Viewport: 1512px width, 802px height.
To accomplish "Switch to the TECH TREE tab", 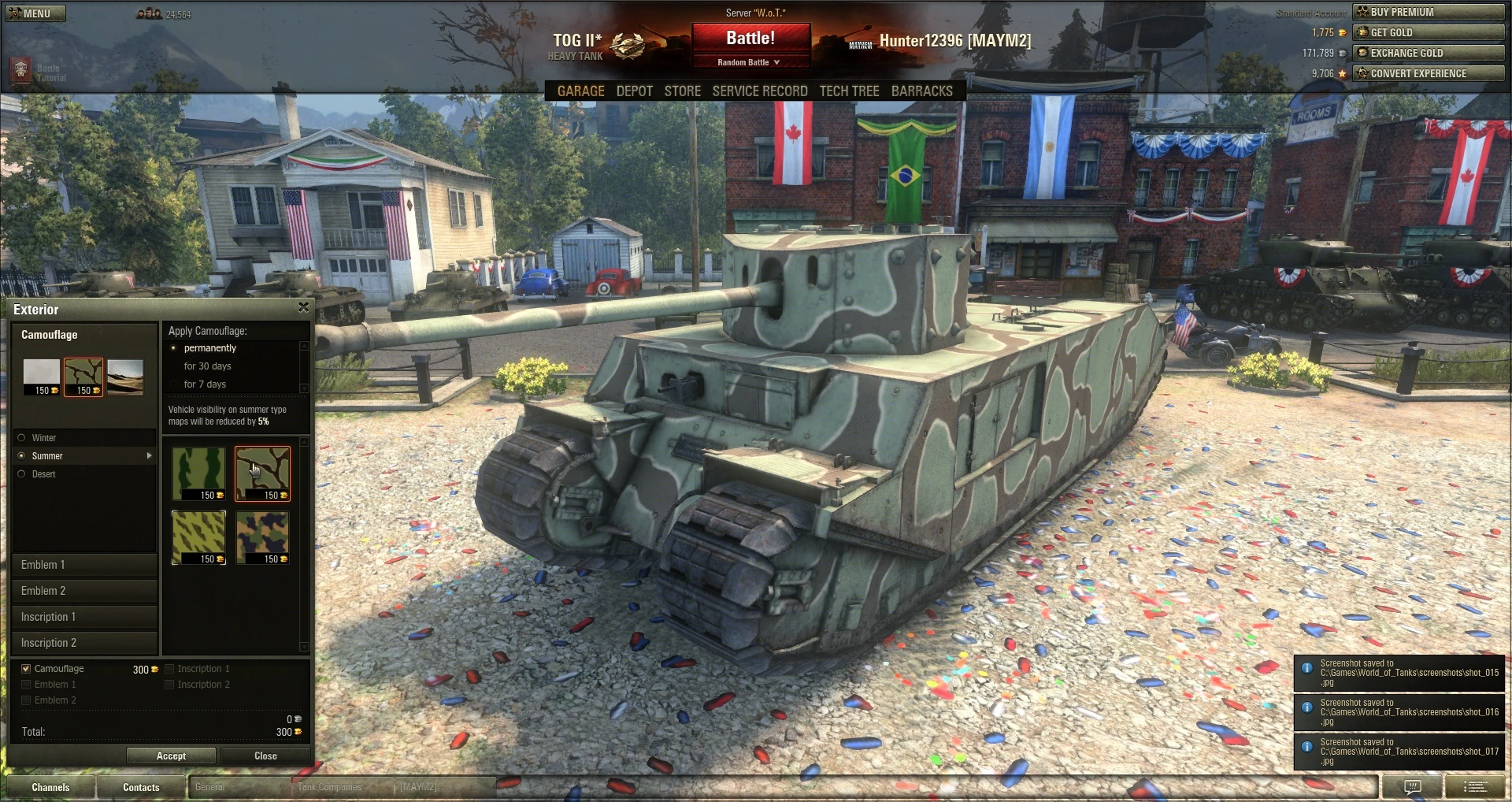I will (849, 91).
